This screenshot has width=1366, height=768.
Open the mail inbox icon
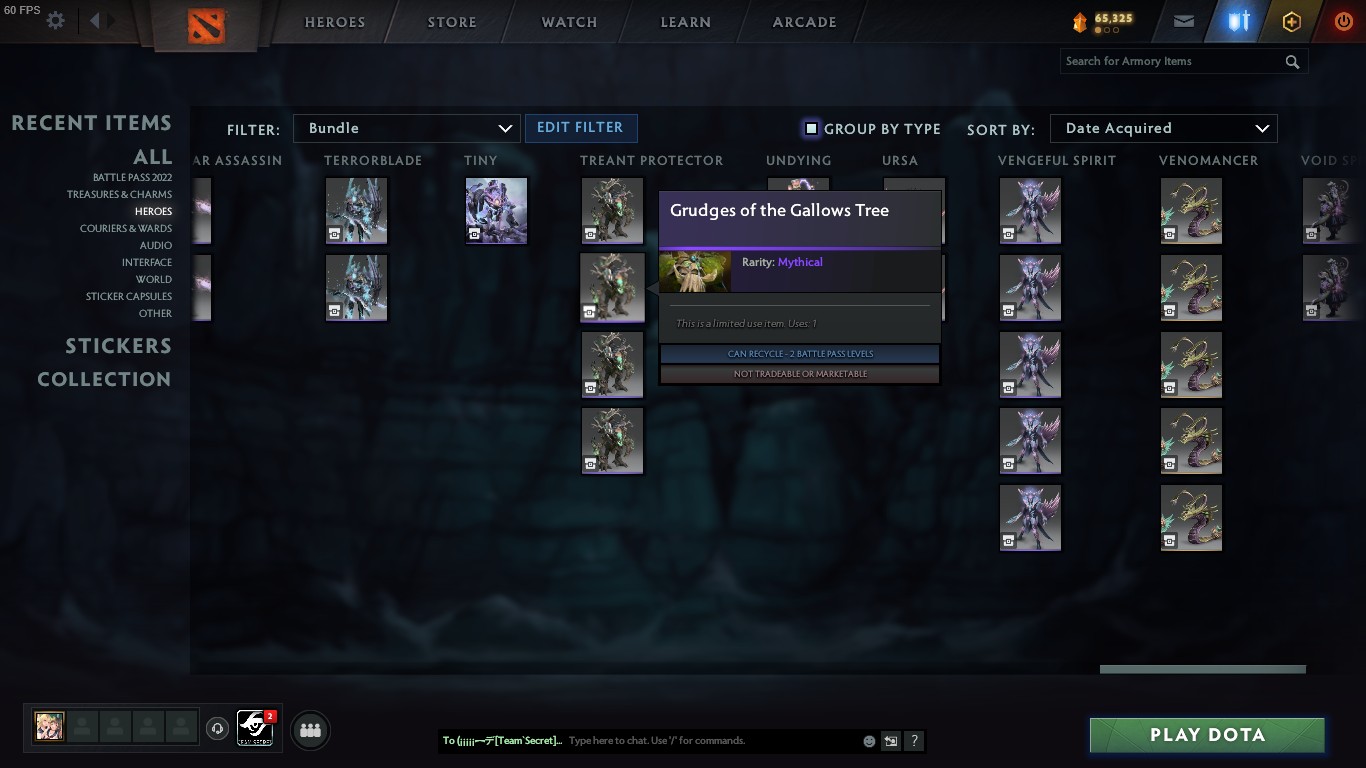(x=1183, y=20)
